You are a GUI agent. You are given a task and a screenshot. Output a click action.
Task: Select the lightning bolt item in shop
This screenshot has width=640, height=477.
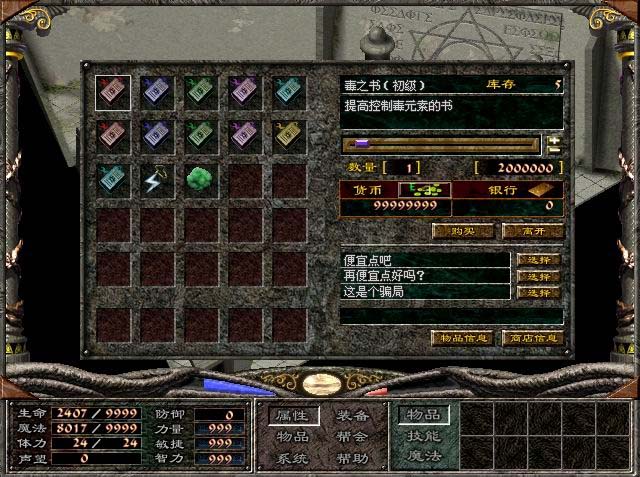(x=156, y=180)
